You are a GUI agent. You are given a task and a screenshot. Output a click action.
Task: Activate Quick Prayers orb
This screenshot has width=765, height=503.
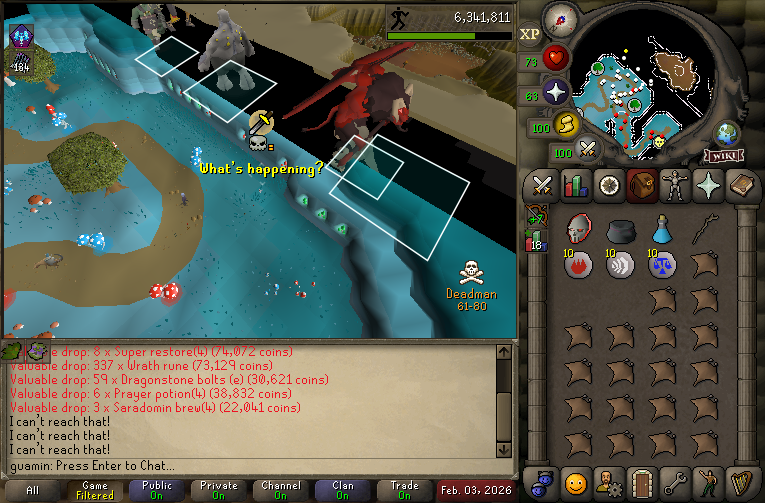tap(556, 92)
